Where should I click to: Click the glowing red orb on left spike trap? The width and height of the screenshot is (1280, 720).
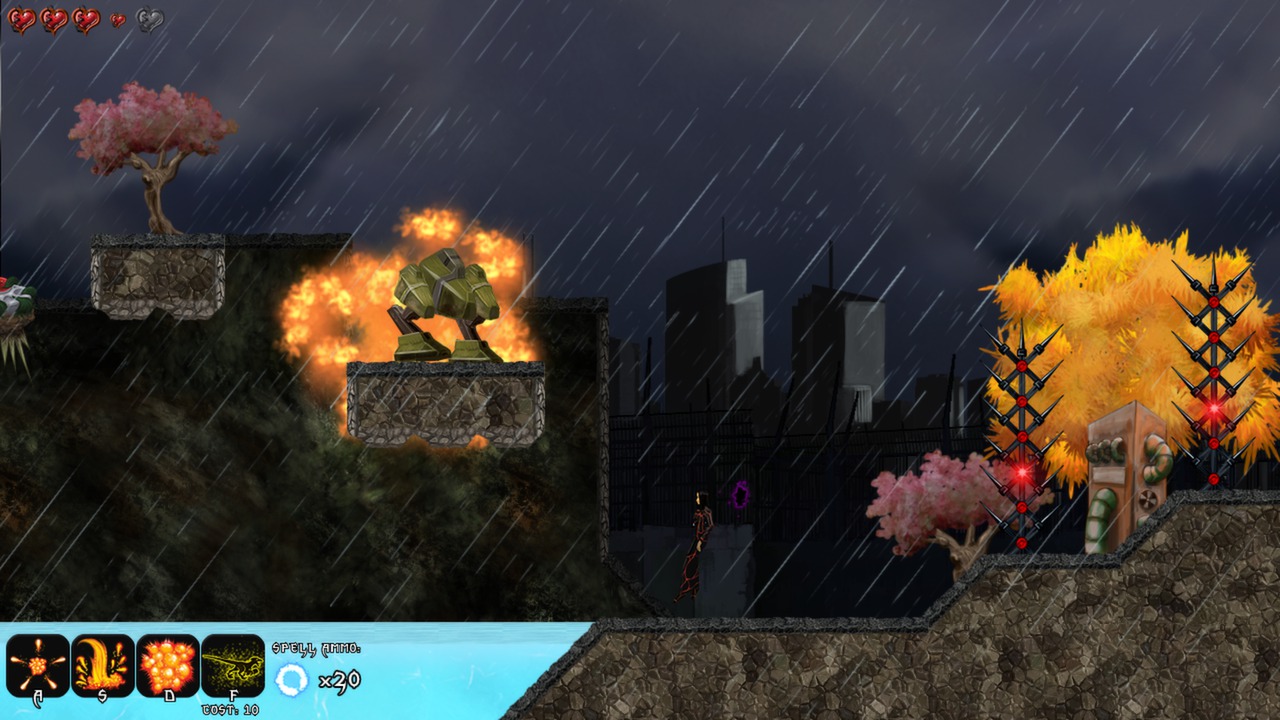pos(1022,471)
